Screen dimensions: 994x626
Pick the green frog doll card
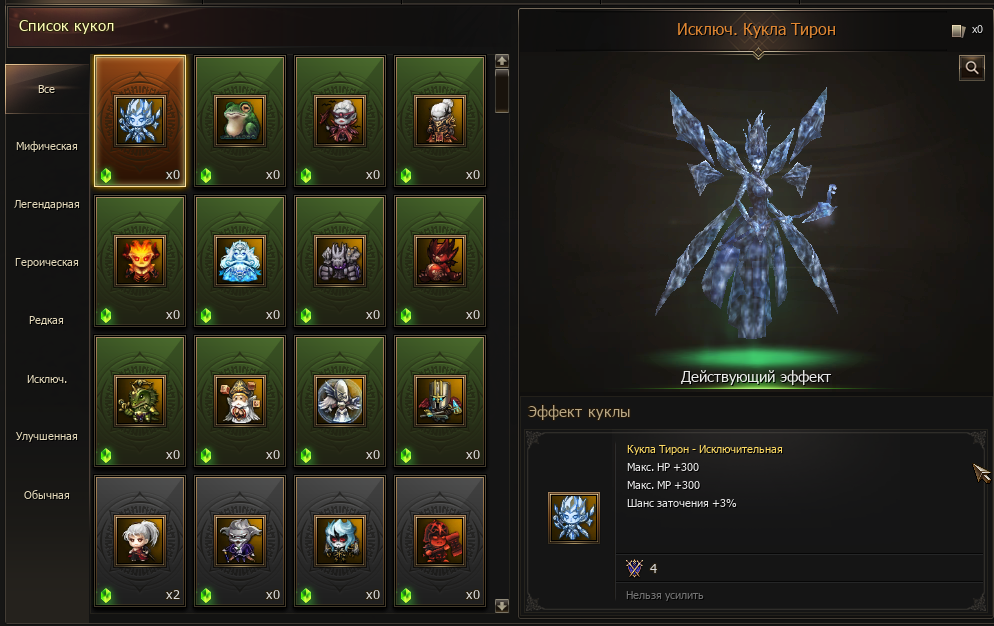click(240, 121)
